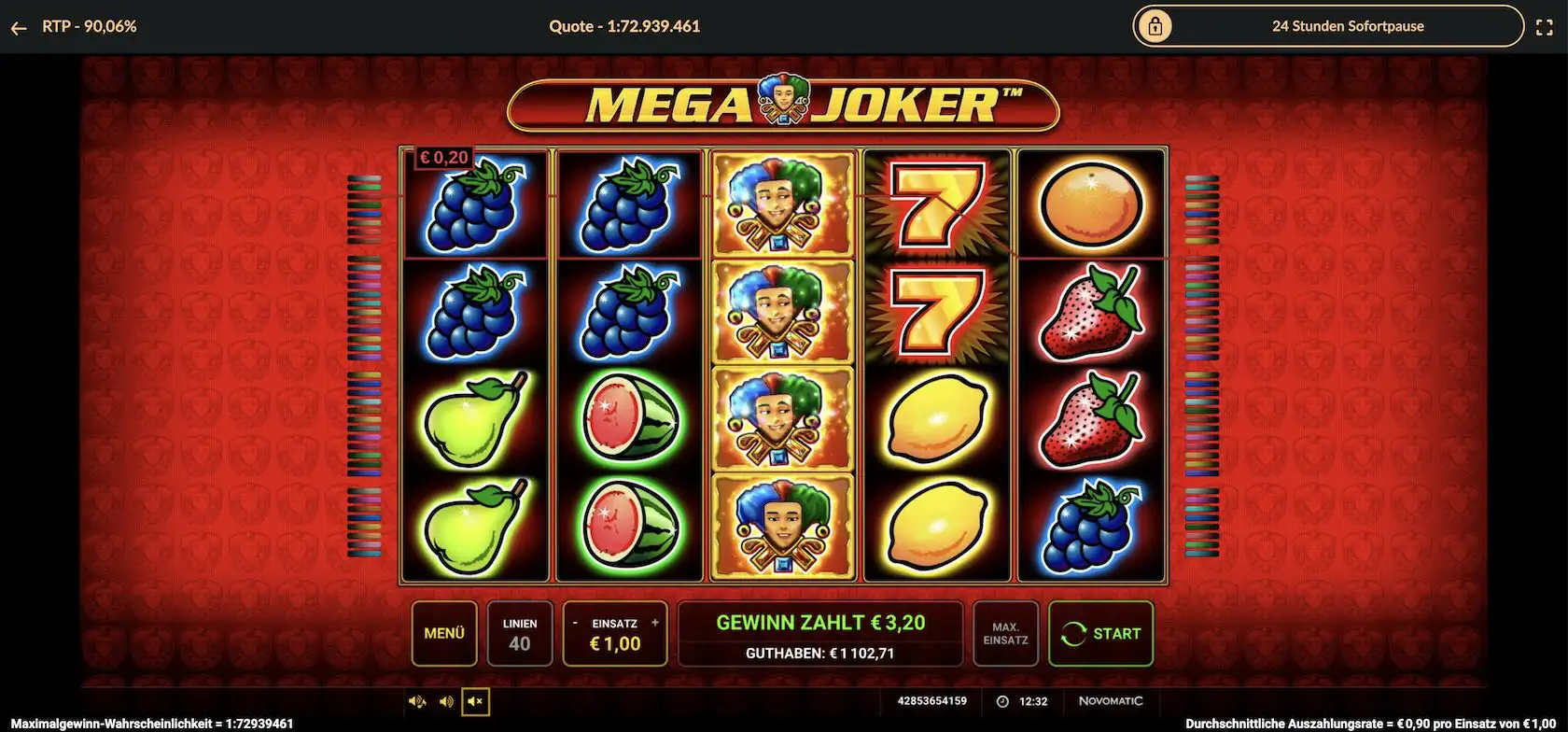This screenshot has width=1568, height=732.
Task: Click the clock icon next to 12:32
Action: coord(1003,701)
